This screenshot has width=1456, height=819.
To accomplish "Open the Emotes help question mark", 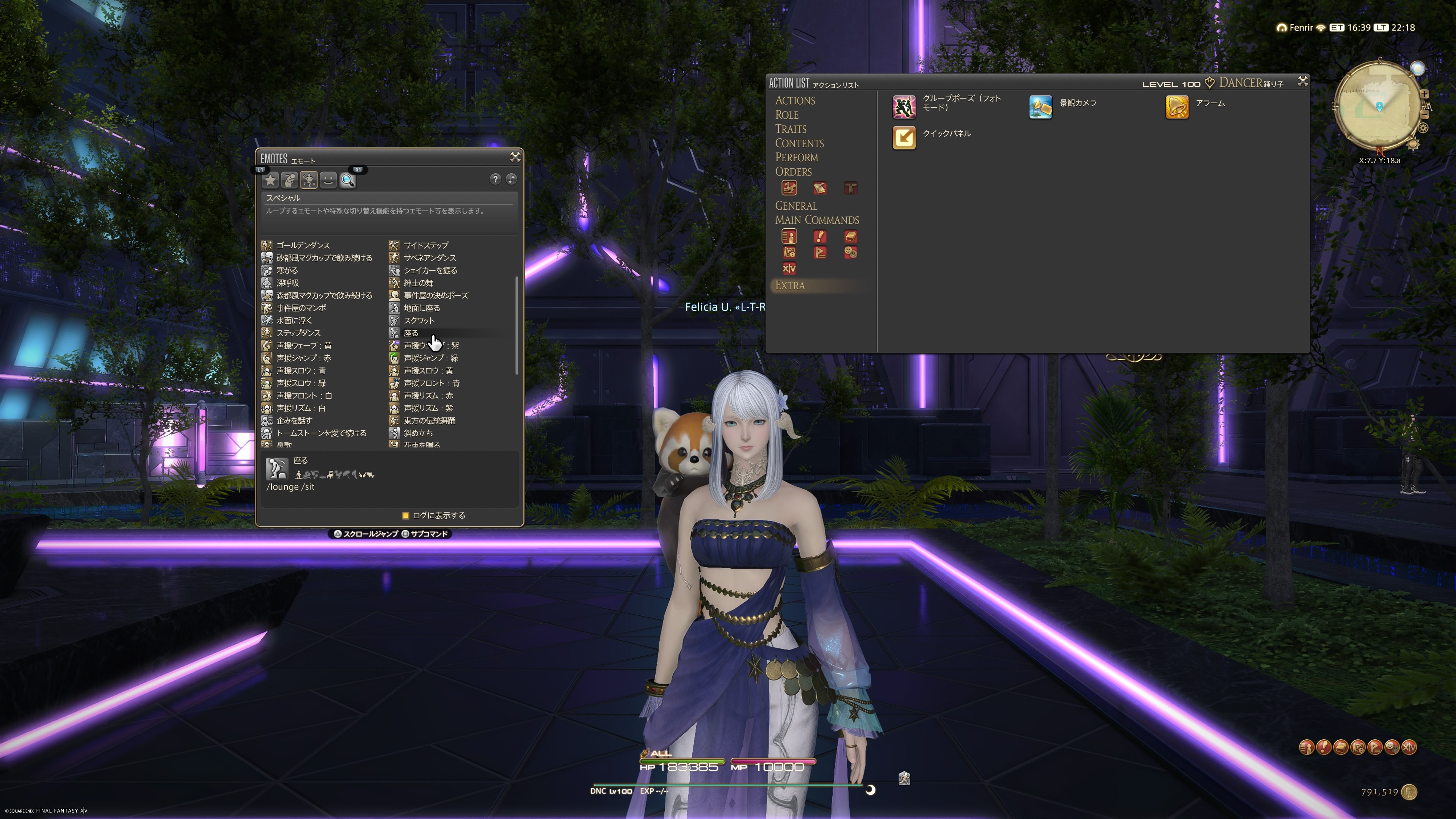I will pos(495,179).
